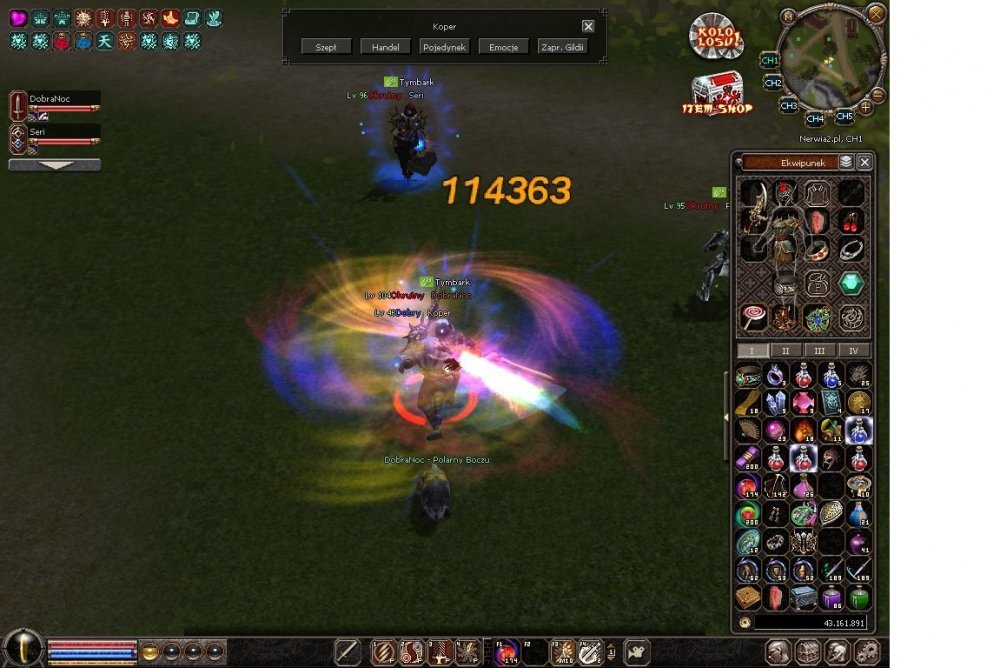Screen dimensions: 1000x668
Task: Close the Ekwipunek inventory window
Action: (865, 162)
